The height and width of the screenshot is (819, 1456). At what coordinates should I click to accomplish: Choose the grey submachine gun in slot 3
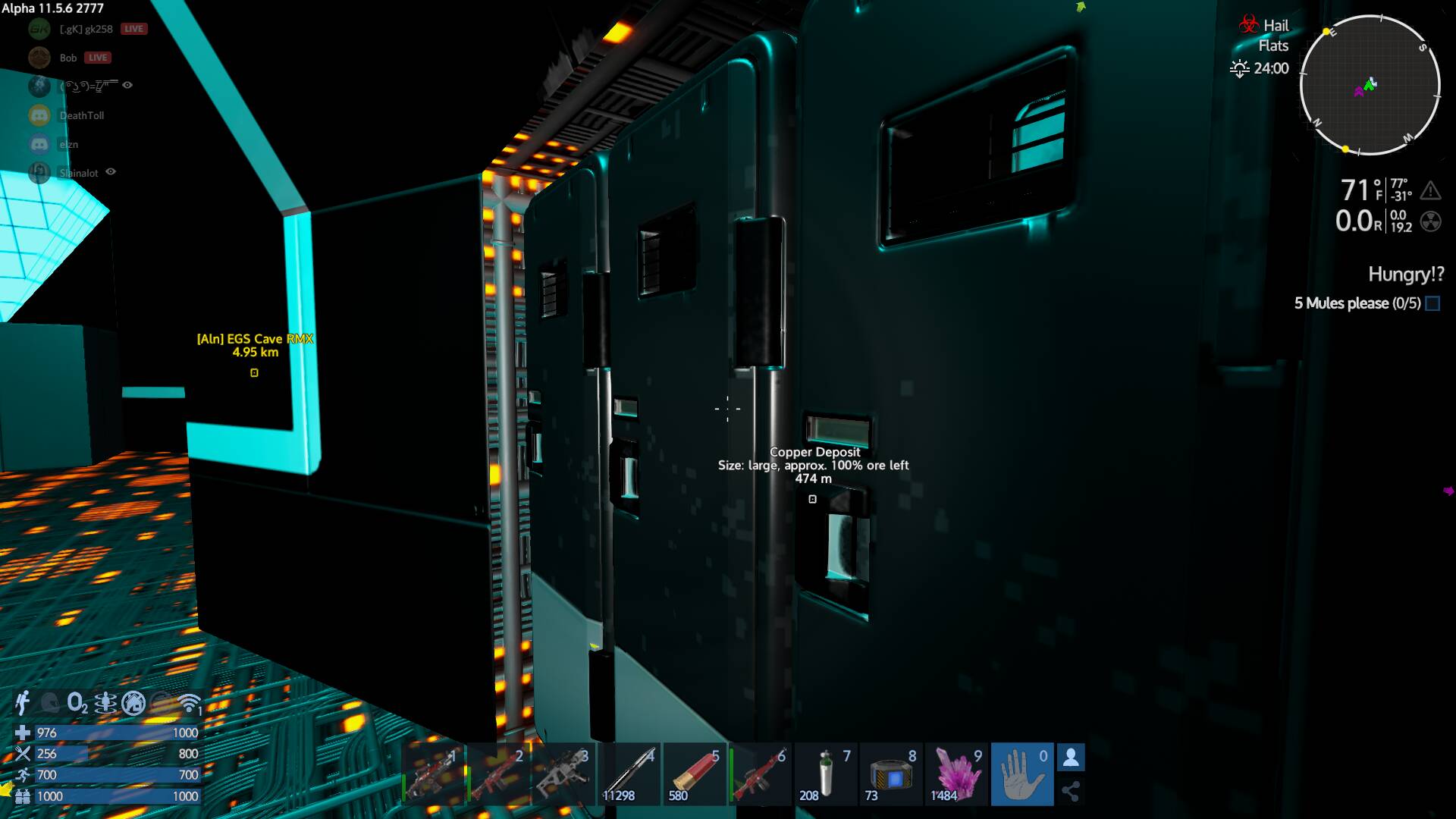click(x=563, y=775)
